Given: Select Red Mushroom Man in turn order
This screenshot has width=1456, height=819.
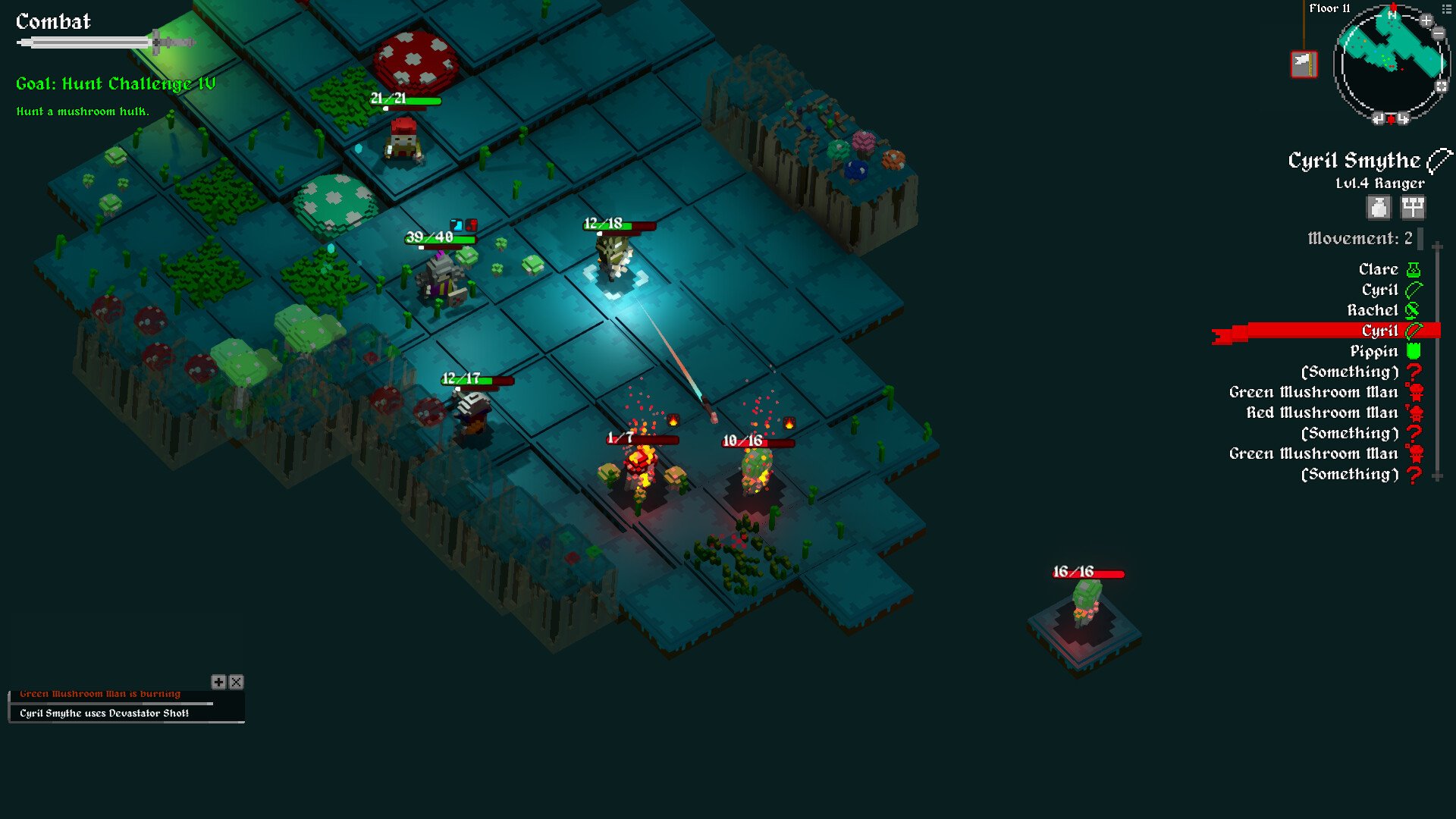Looking at the screenshot, I should coord(1323,413).
